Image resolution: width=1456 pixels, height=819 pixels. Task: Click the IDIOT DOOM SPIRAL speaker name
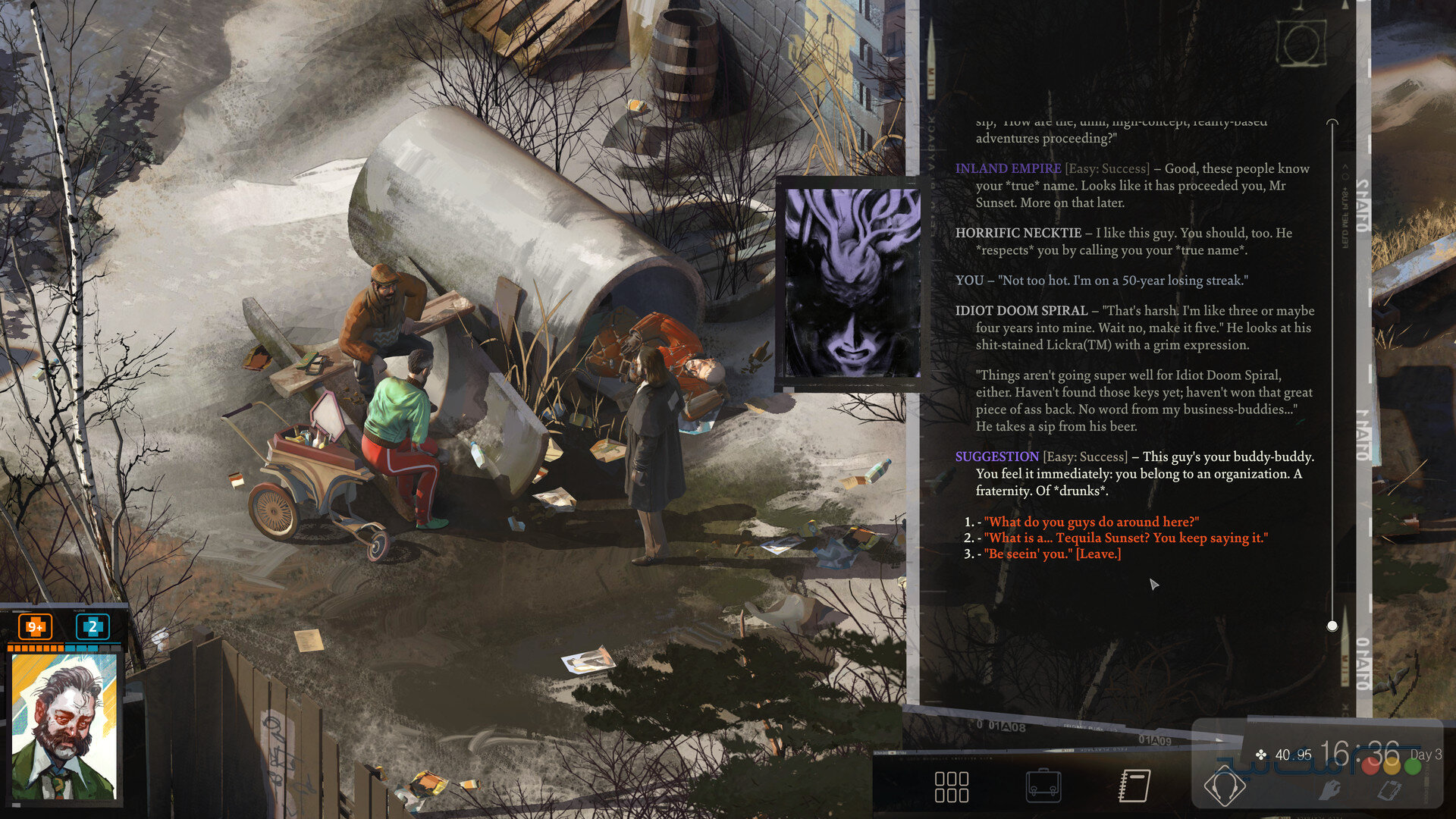click(1022, 311)
